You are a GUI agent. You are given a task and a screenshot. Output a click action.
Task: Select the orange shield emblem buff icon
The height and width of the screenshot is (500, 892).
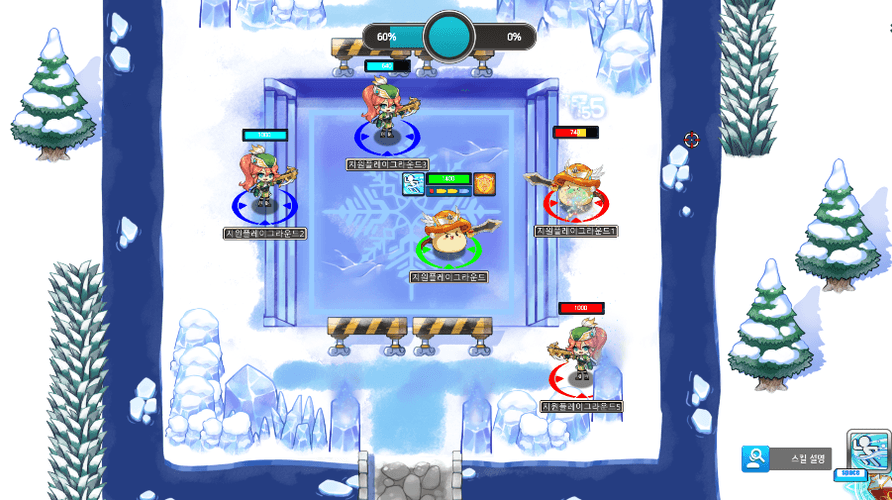tap(485, 183)
